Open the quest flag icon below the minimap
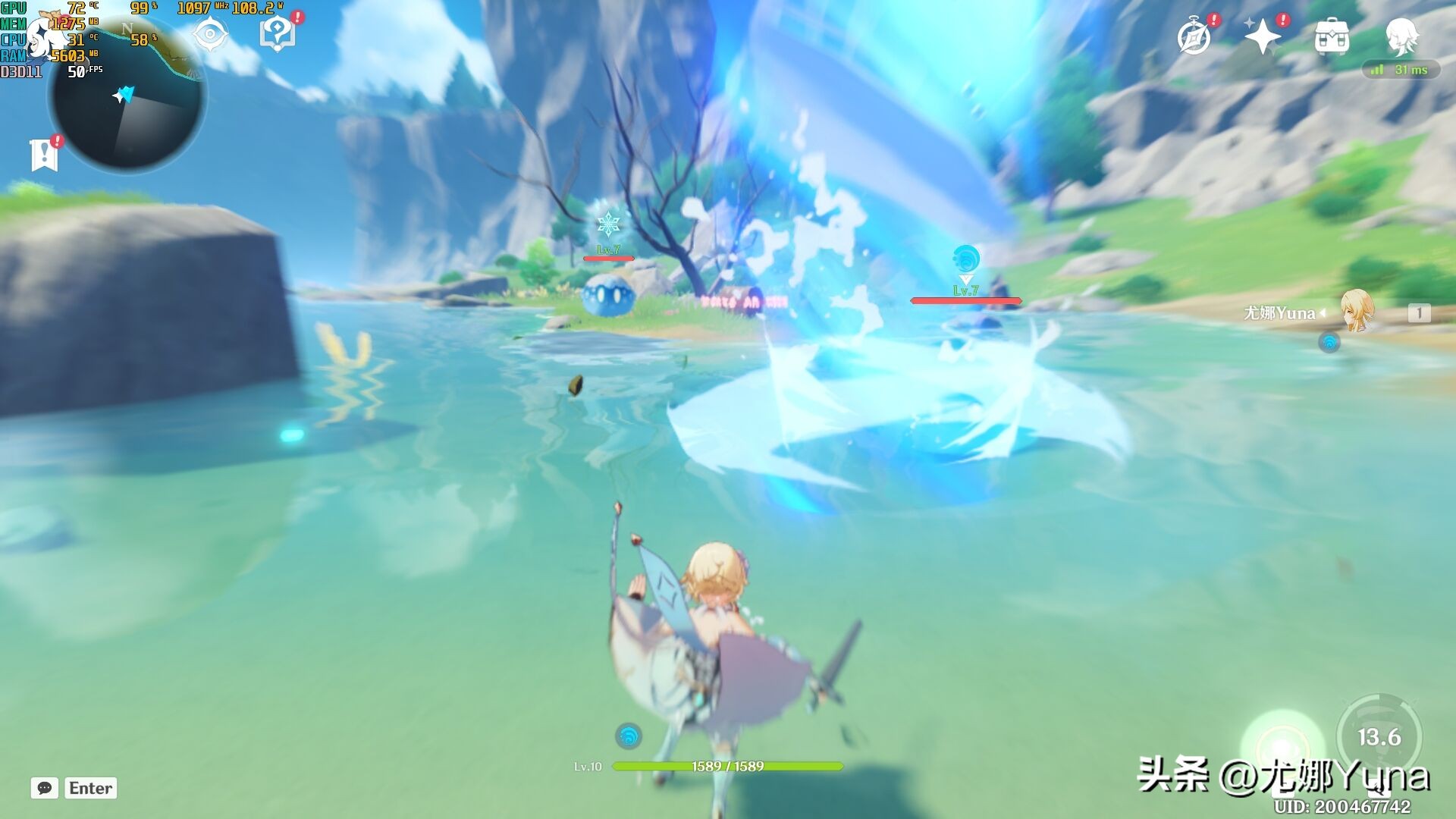Screen dimensions: 1456x819 pos(45,155)
